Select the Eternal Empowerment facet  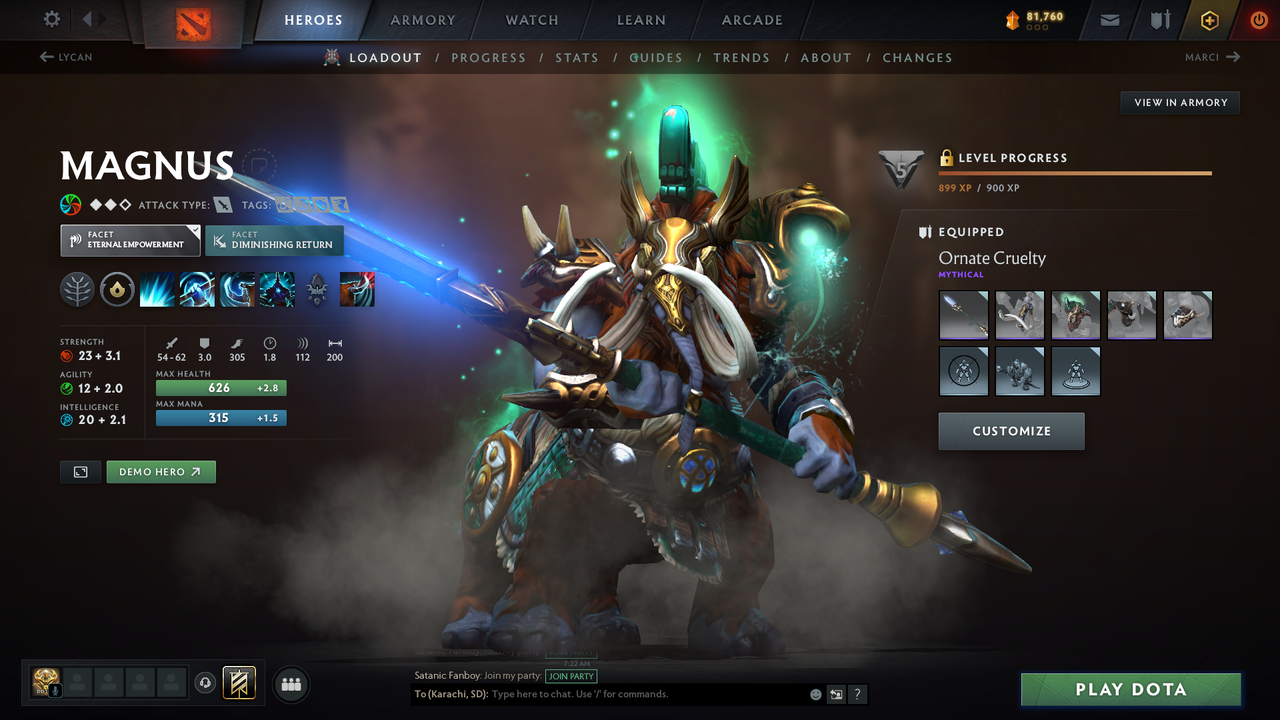(129, 240)
